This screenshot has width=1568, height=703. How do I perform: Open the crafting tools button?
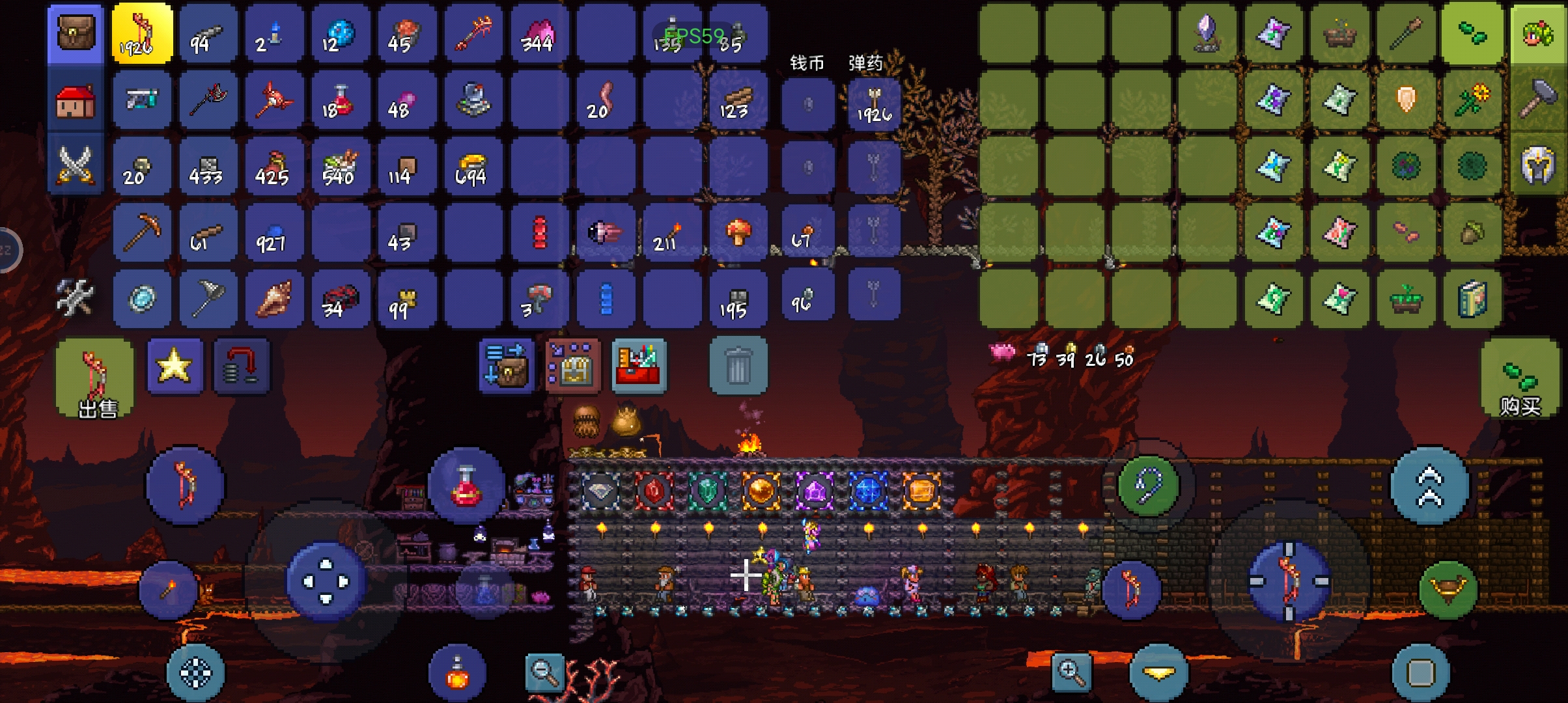click(74, 298)
